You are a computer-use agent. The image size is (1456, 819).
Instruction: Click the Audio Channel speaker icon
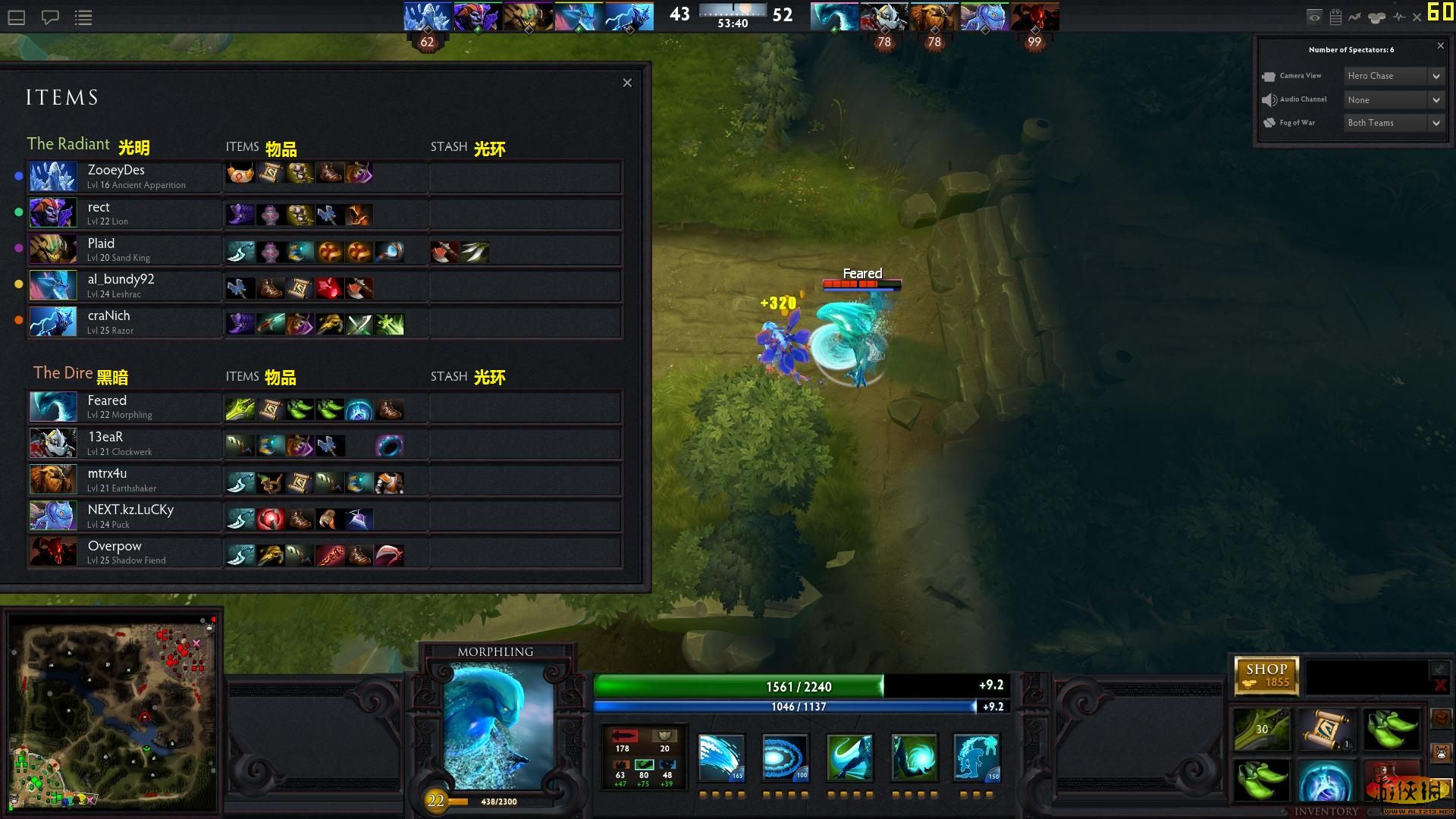pyautogui.click(x=1270, y=99)
